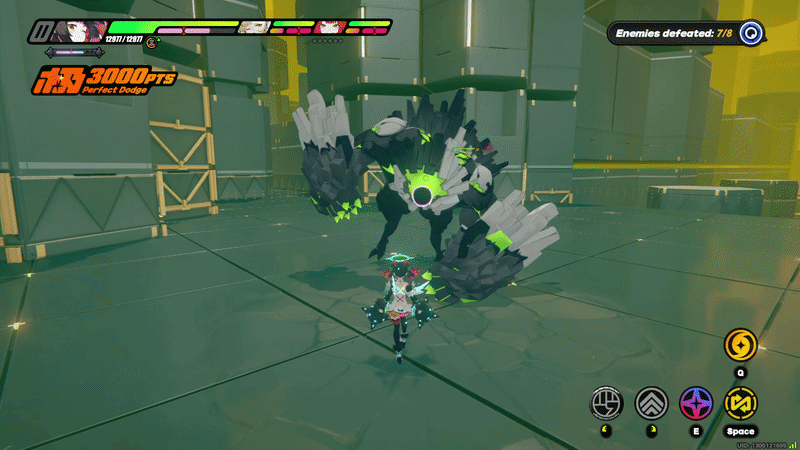Activate the orange swirl ultimate skill
Screen dimensions: 800x450
coord(741,346)
